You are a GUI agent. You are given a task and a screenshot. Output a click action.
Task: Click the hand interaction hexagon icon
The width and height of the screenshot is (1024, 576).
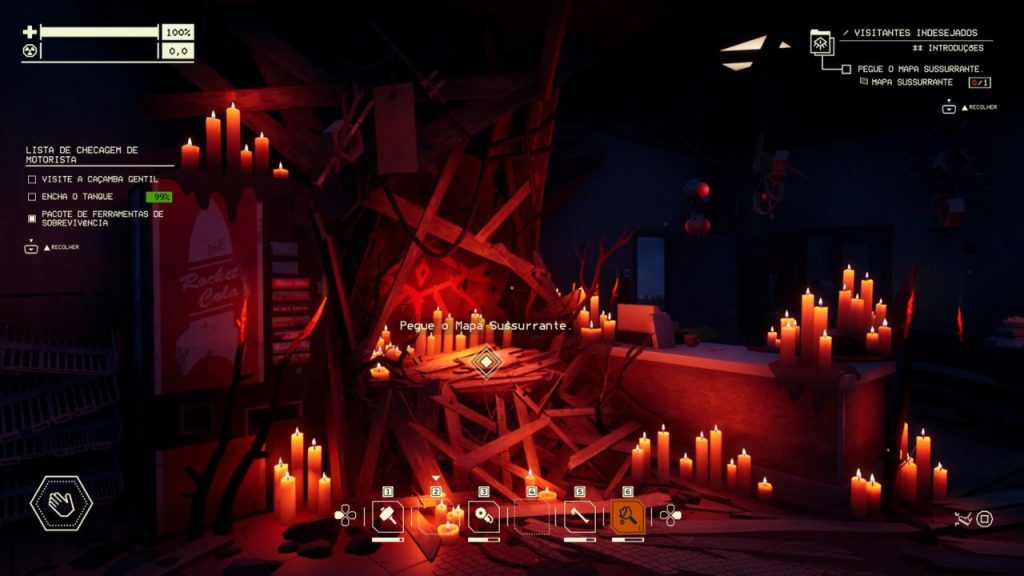61,503
